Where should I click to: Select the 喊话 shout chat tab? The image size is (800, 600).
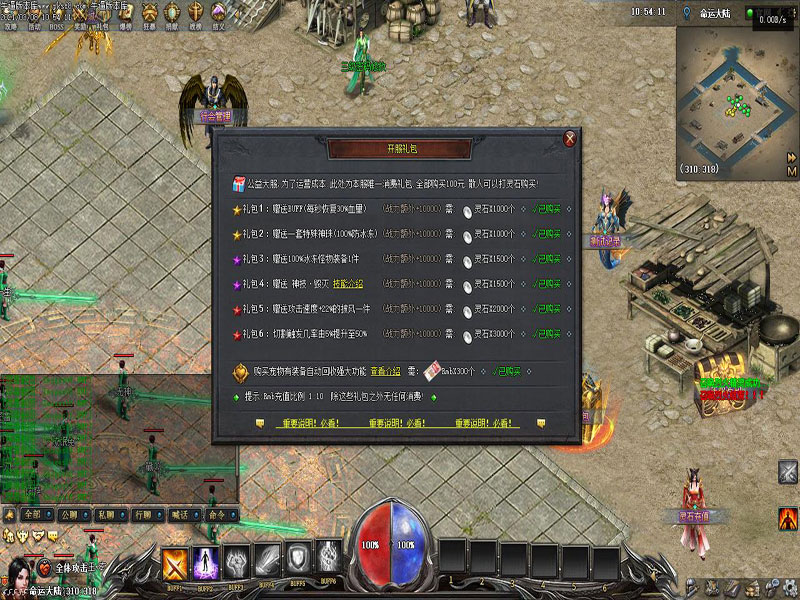click(180, 514)
